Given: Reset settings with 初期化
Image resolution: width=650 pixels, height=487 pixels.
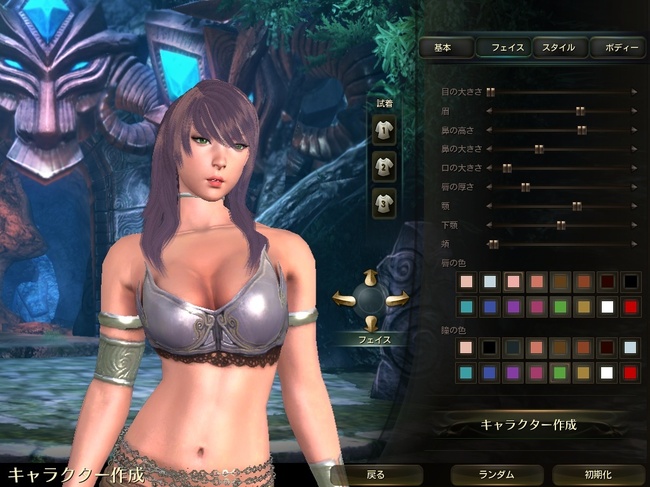Looking at the screenshot, I should 599,474.
